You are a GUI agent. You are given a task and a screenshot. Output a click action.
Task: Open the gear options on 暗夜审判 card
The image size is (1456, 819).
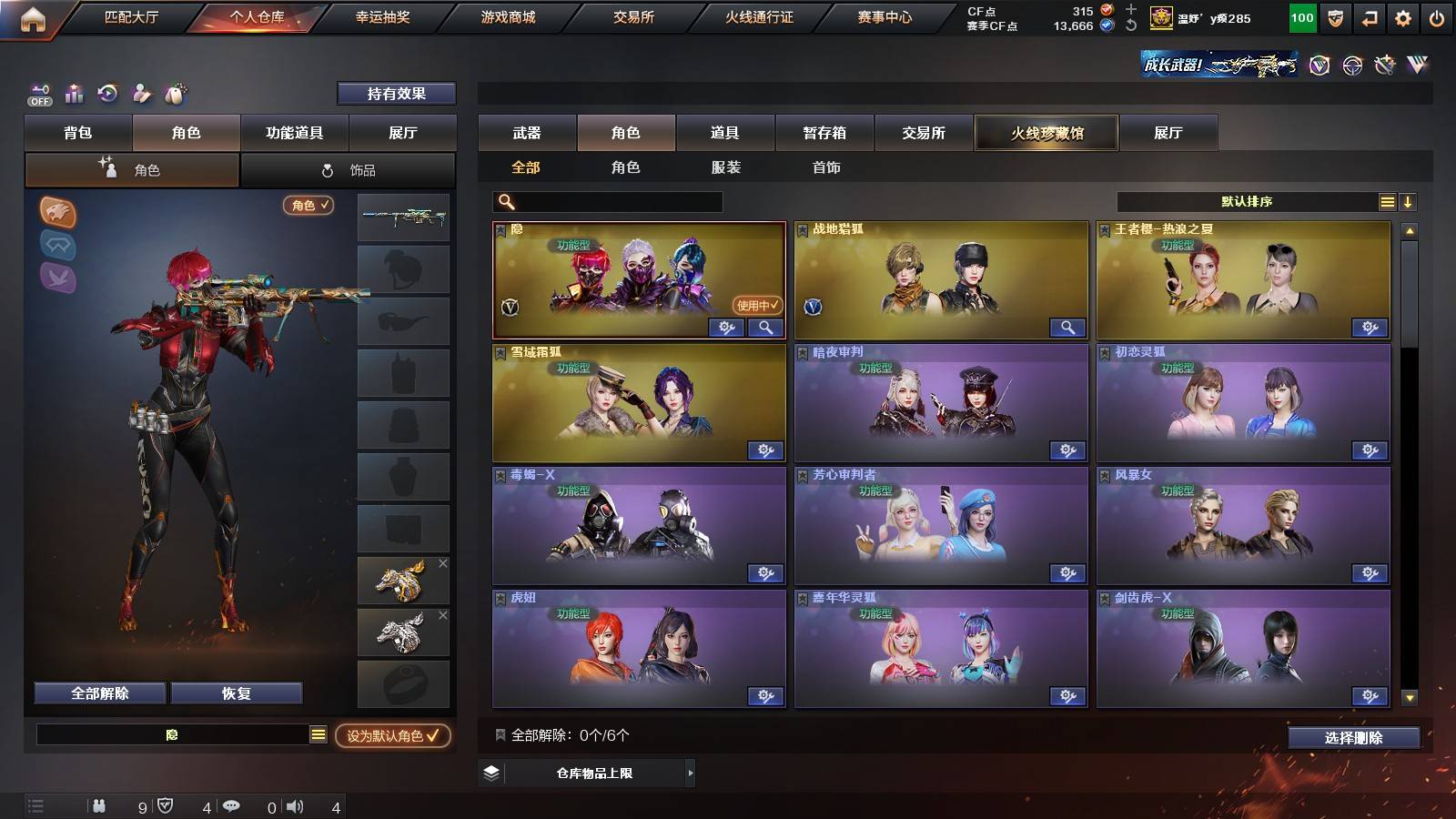1068,450
